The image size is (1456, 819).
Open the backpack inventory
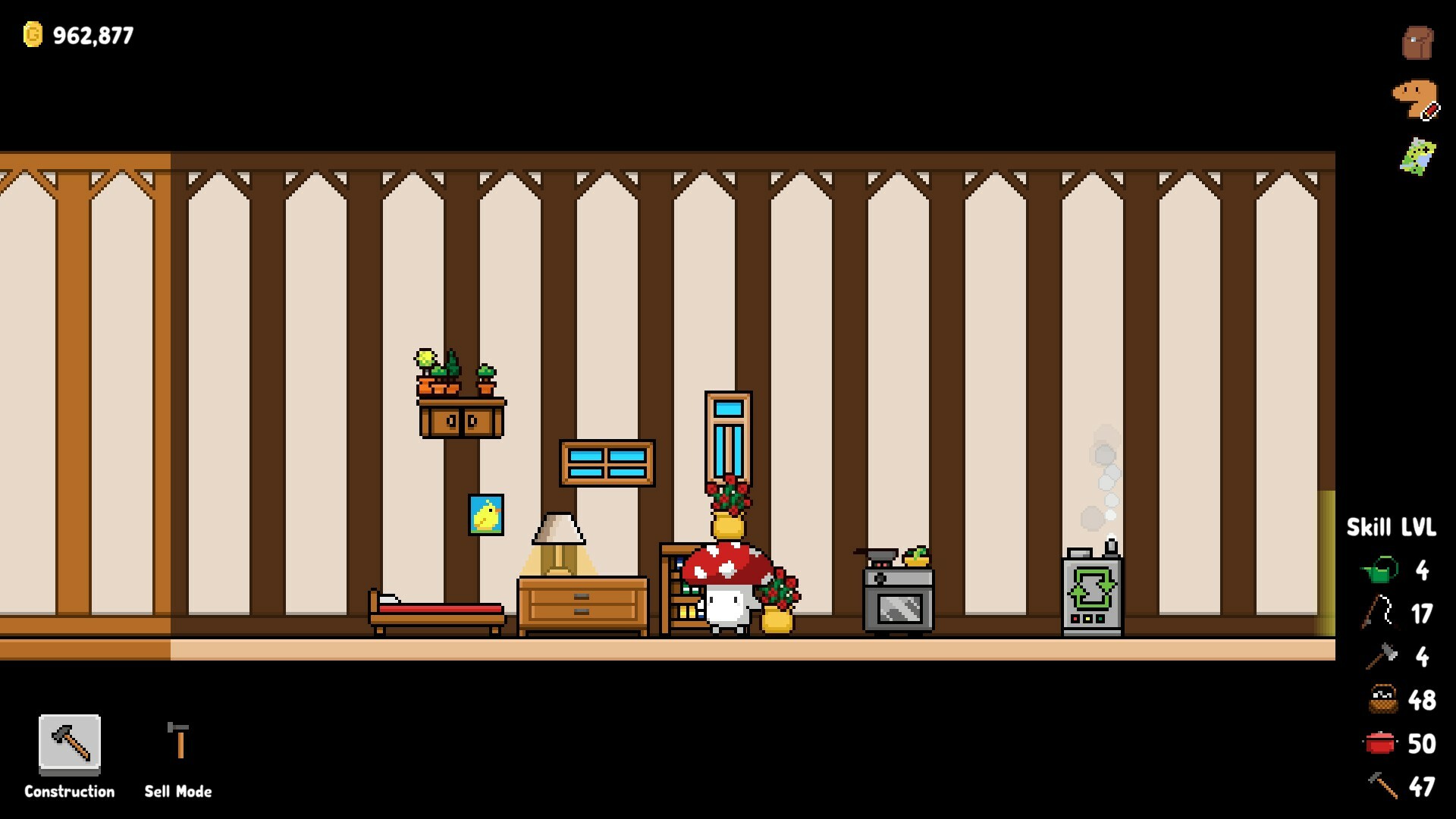click(1417, 42)
